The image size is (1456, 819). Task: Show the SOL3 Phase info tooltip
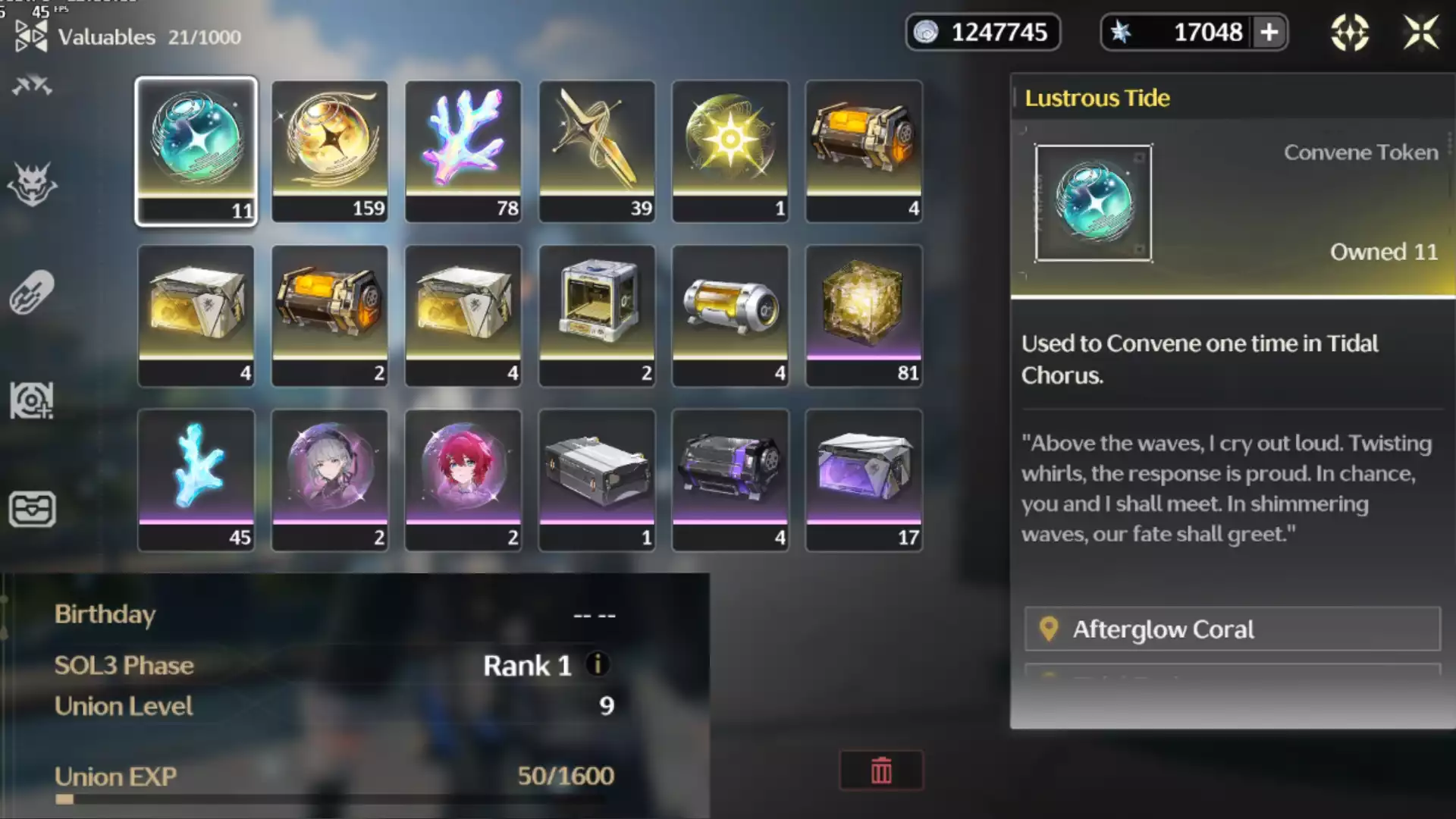tap(598, 664)
